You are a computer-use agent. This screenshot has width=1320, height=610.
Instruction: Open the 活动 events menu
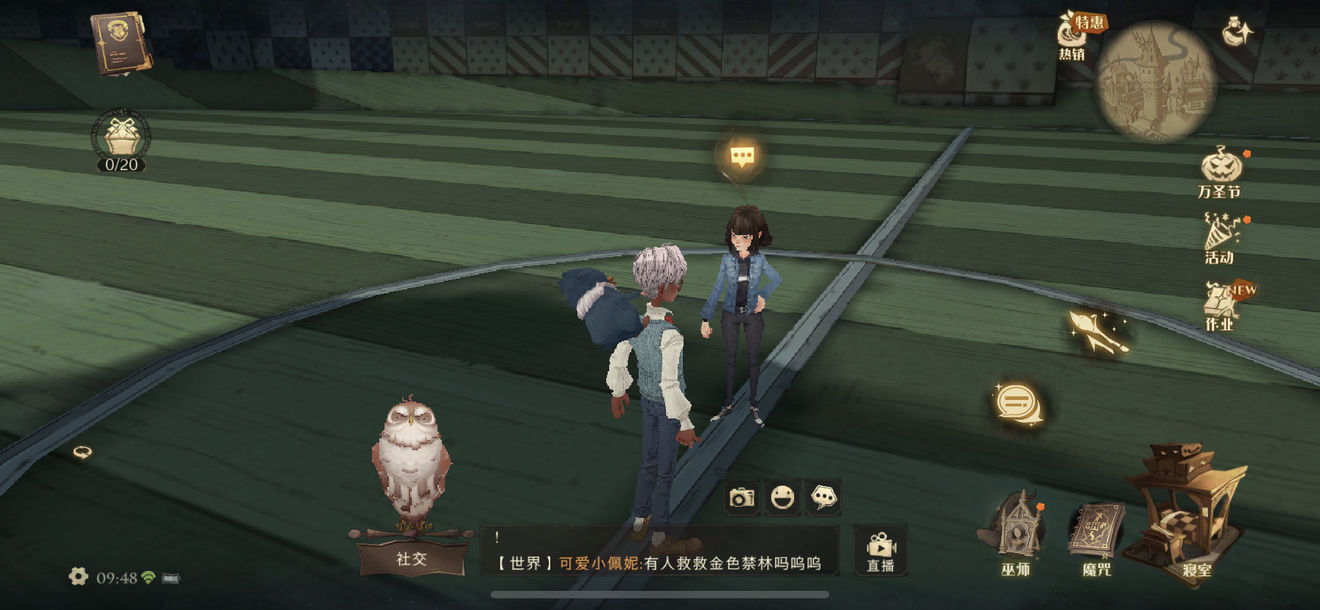1220,240
